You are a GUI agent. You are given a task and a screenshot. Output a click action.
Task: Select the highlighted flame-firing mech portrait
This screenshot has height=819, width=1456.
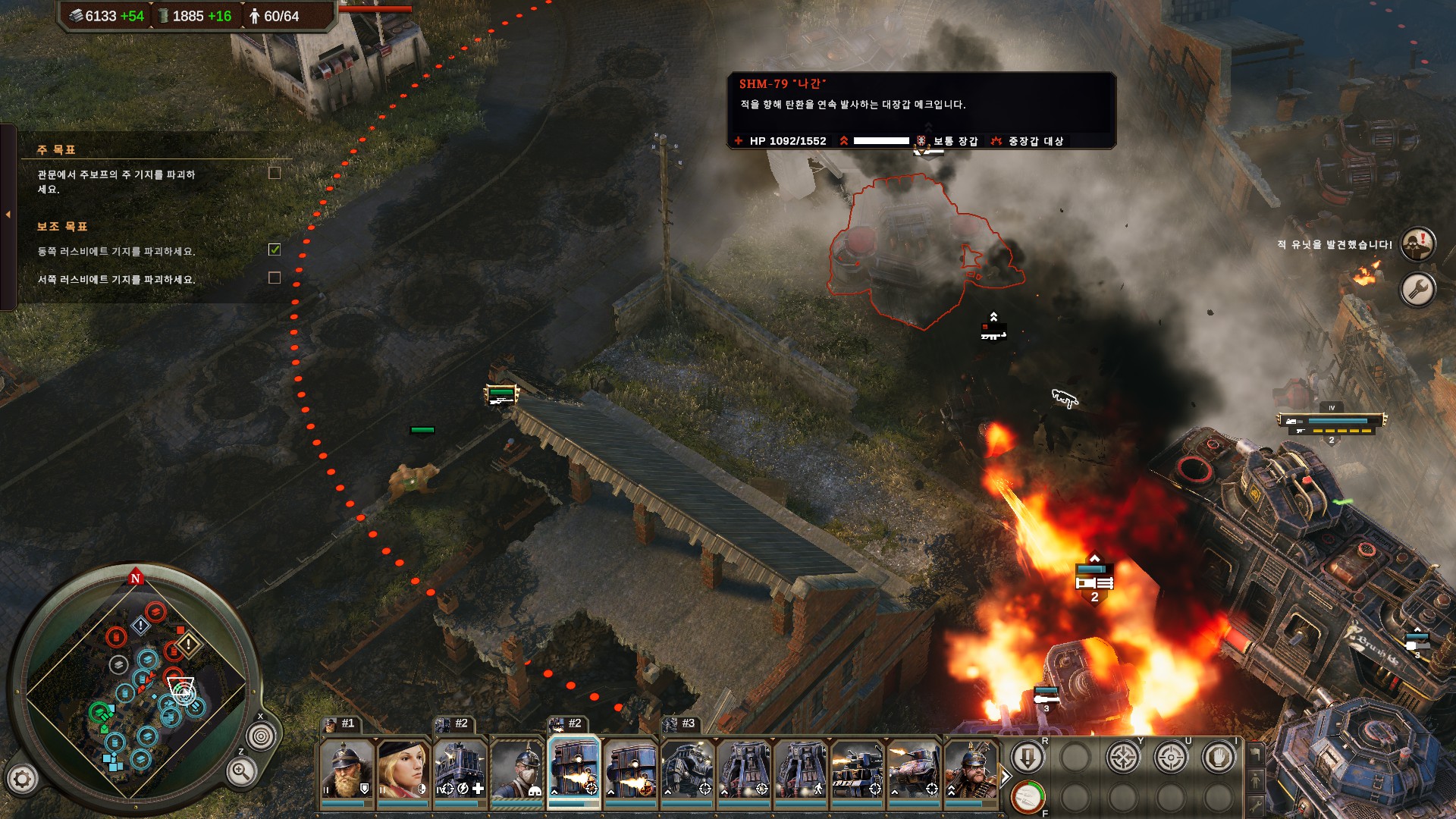point(573,769)
